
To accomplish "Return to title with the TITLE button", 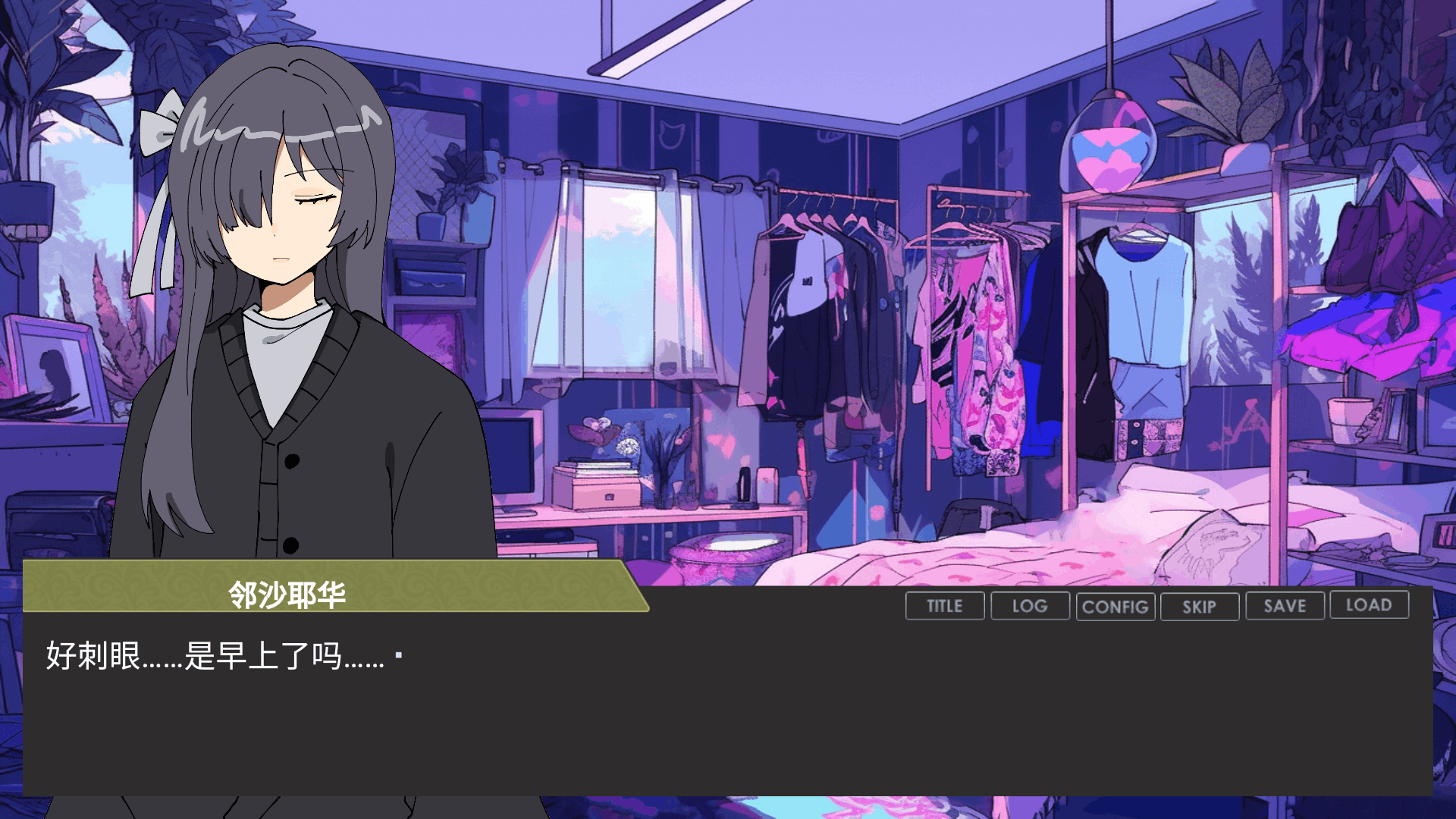I will coord(945,606).
